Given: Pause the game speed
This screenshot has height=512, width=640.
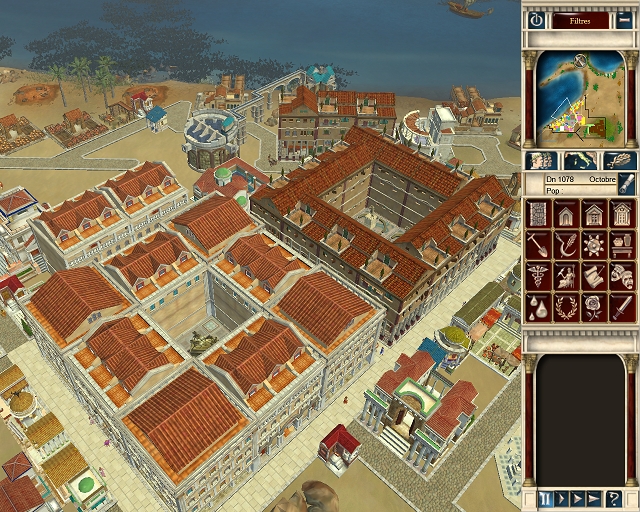Looking at the screenshot, I should coord(546,498).
